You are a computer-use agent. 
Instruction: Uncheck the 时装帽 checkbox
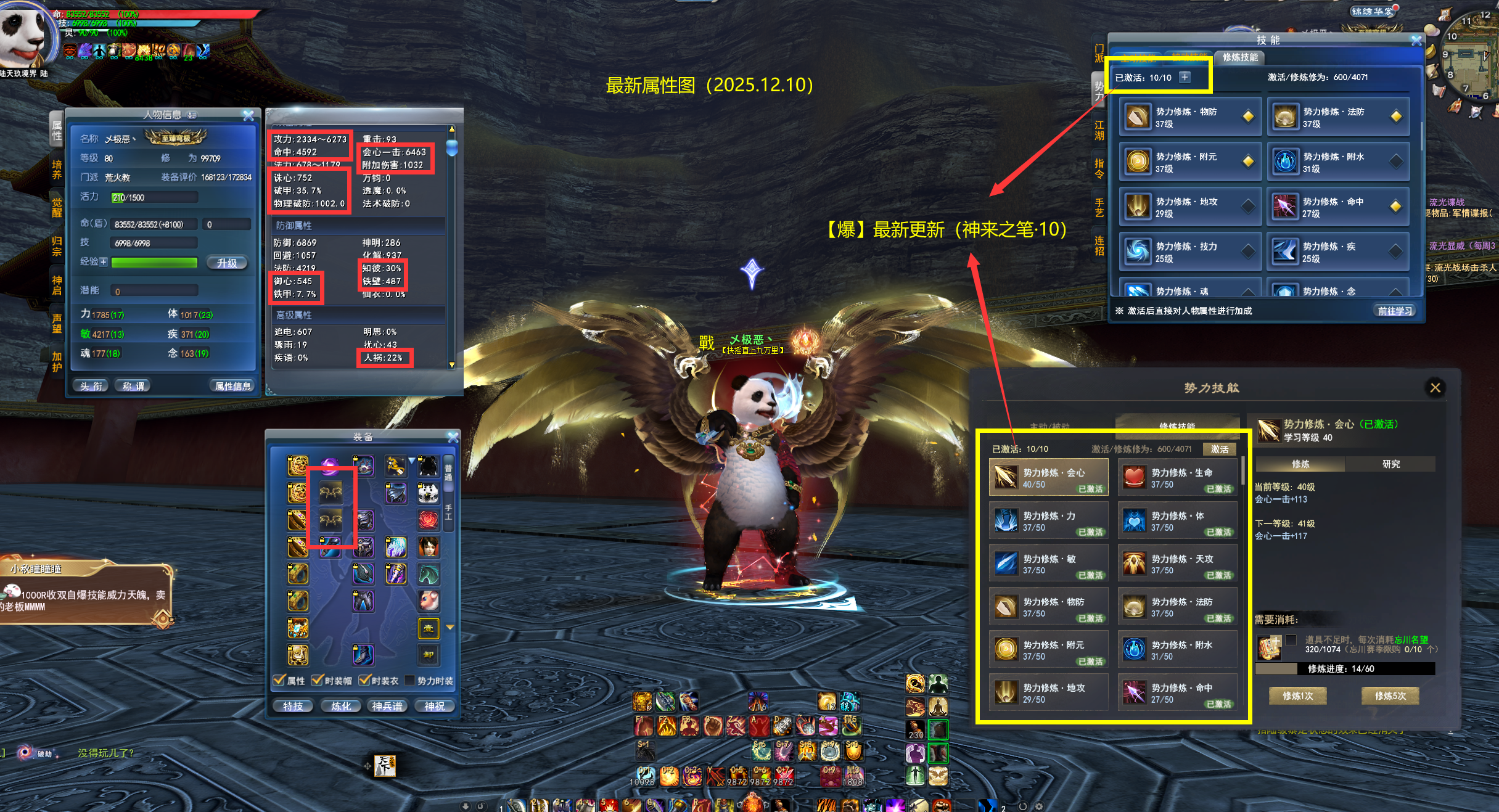point(316,679)
